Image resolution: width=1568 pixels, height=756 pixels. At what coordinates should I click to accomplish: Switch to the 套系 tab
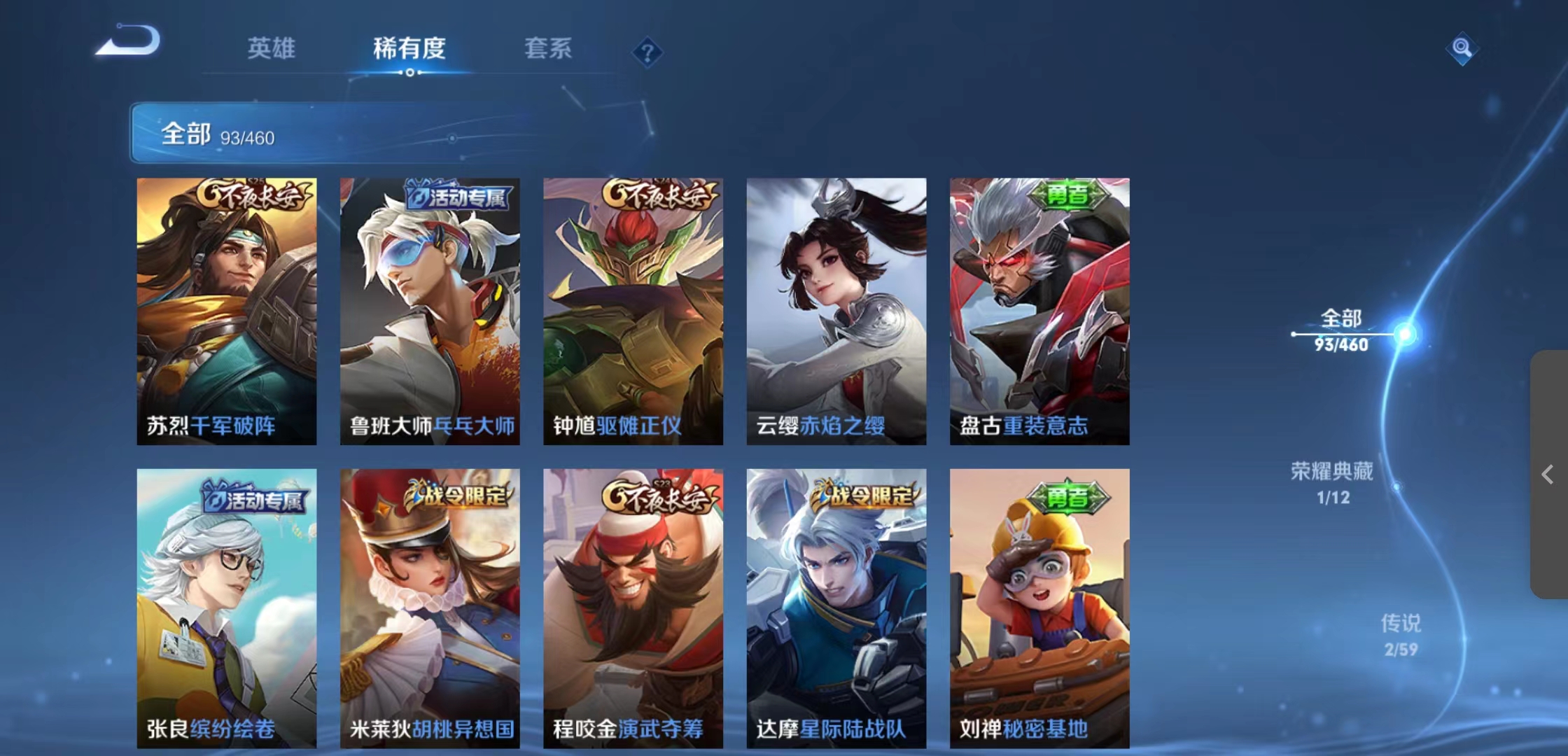(x=549, y=50)
